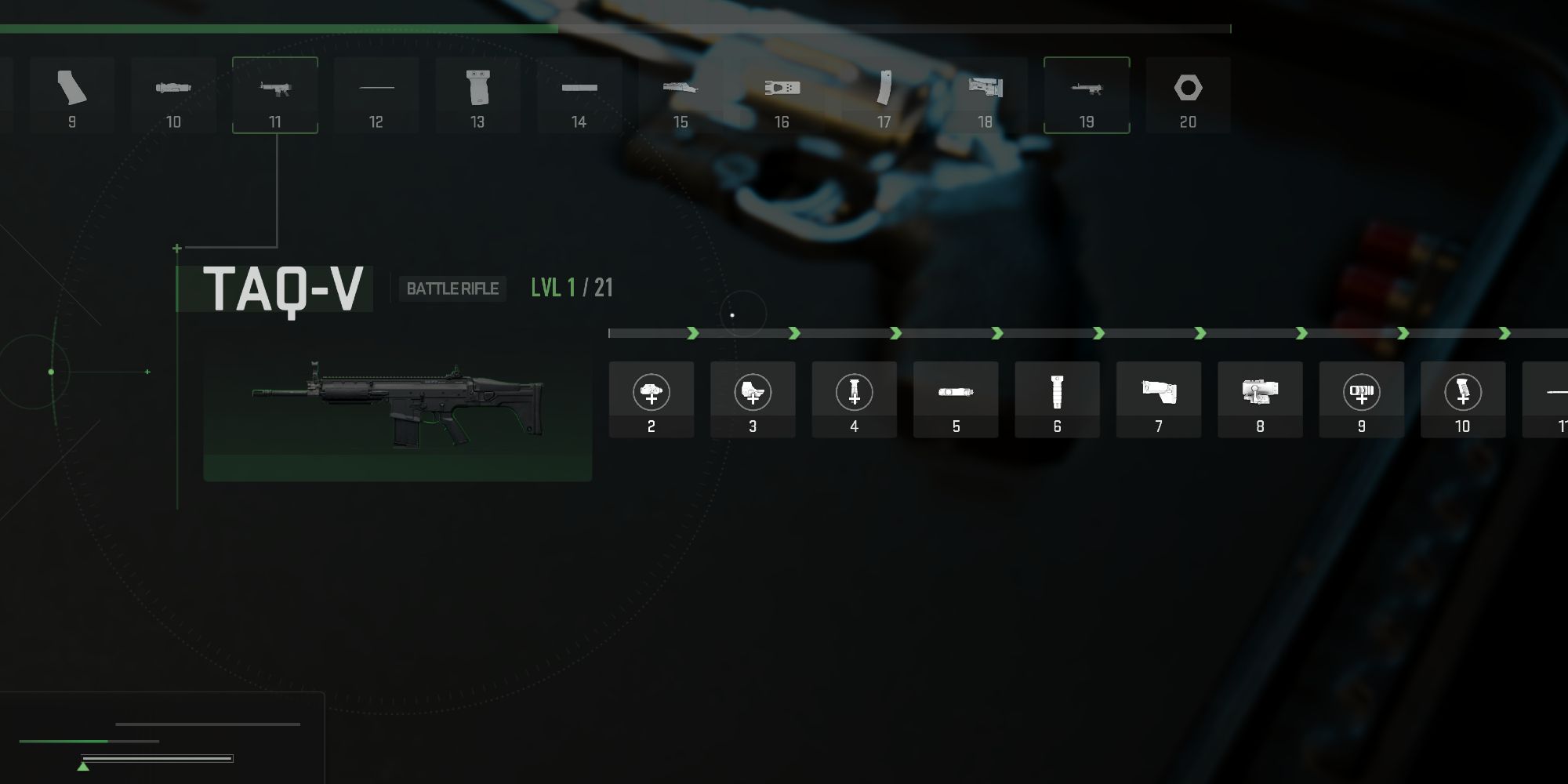Expand the first green chevron on progression bar
The width and height of the screenshot is (1568, 784).
(694, 332)
